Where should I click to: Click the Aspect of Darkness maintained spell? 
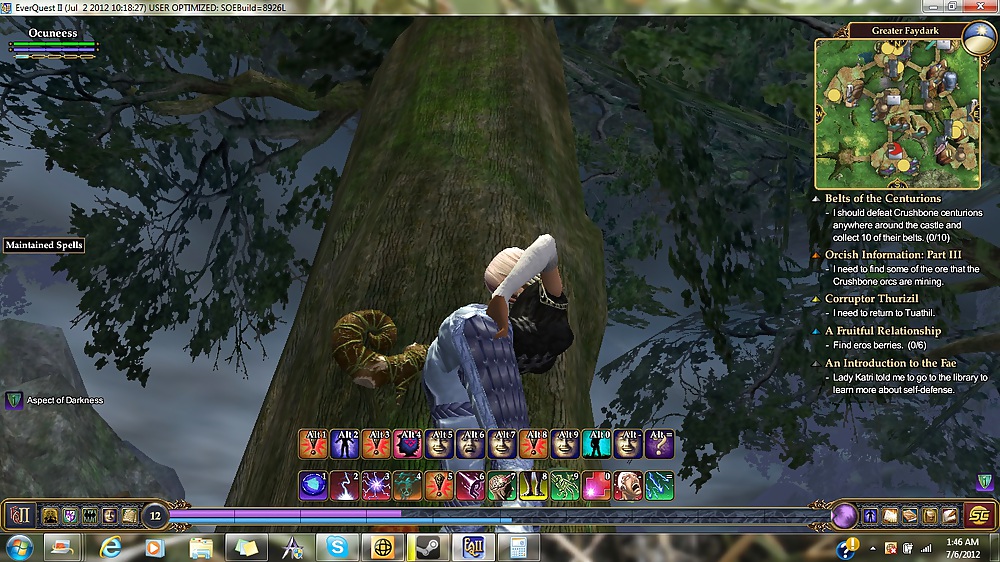14,400
